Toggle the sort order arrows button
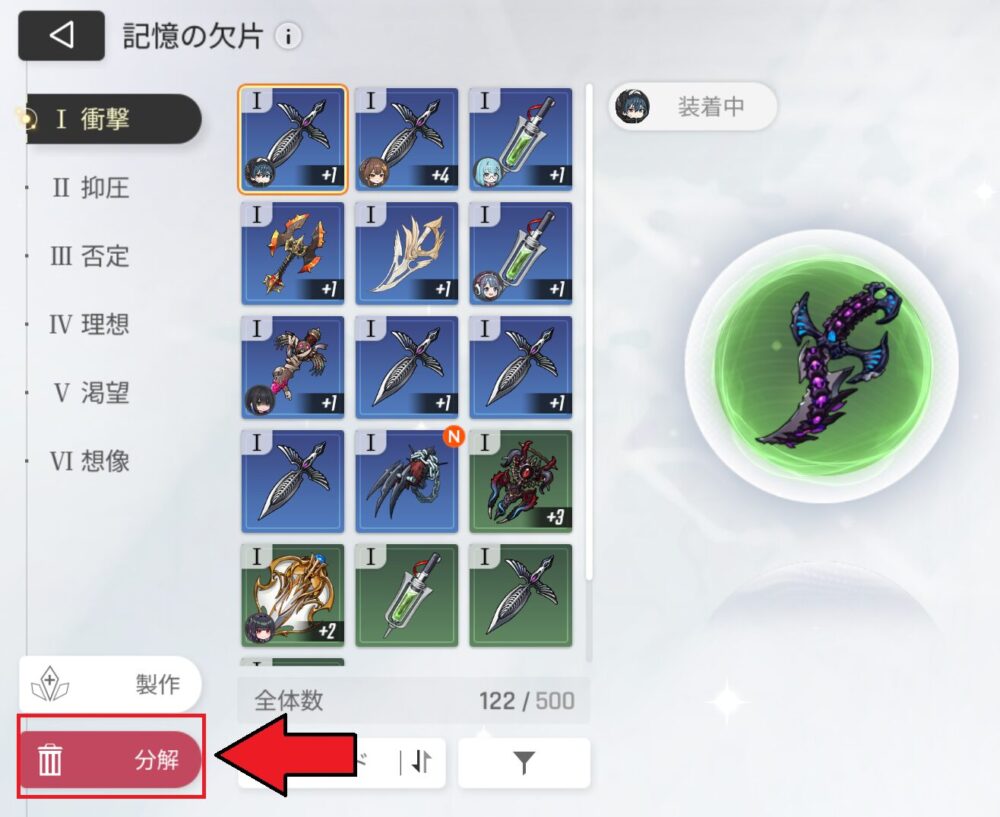This screenshot has width=1000, height=817. tap(420, 763)
